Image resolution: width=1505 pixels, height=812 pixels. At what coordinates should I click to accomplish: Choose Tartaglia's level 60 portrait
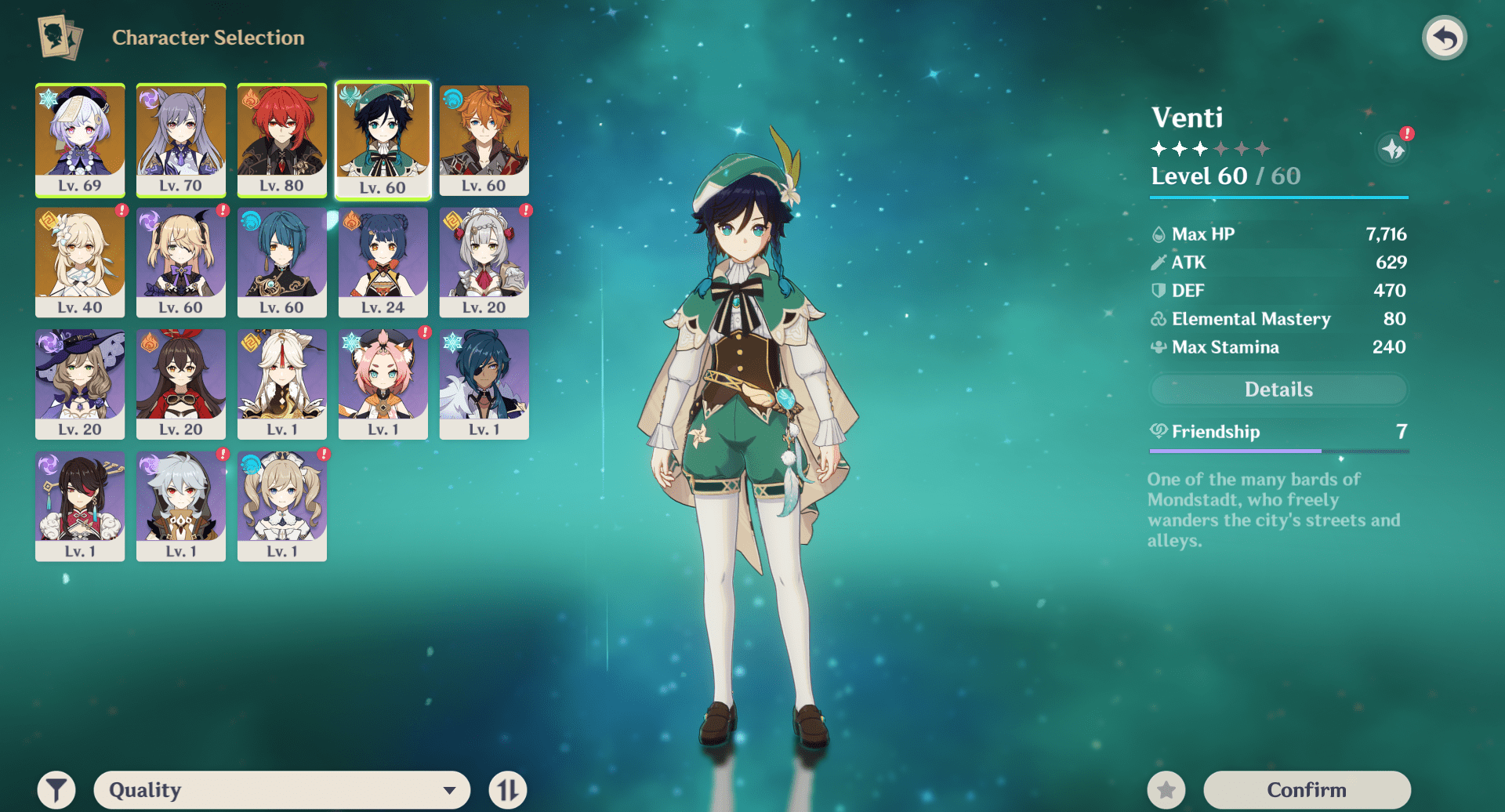pos(484,140)
